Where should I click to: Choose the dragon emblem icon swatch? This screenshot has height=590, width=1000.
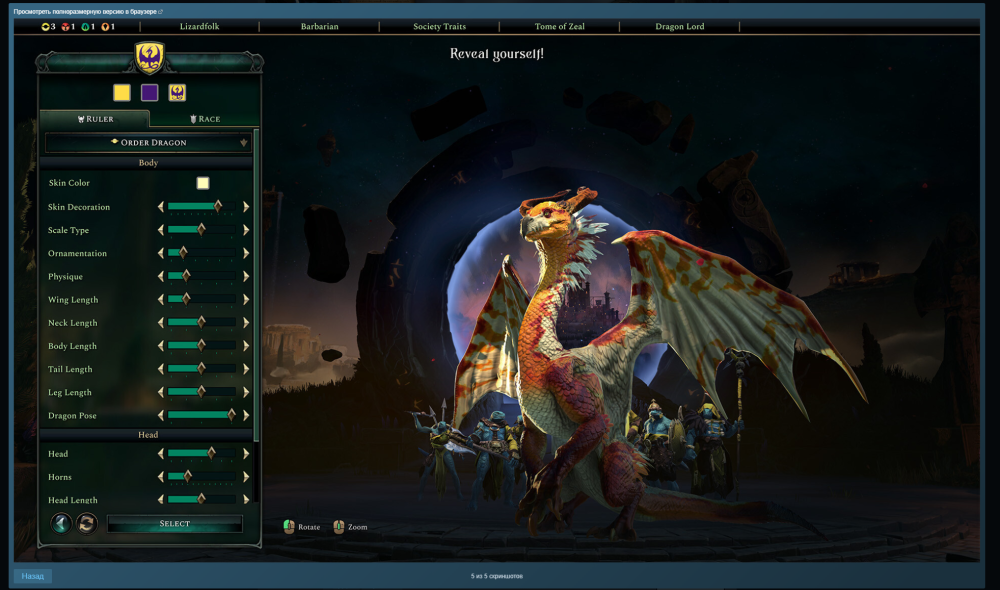click(177, 93)
